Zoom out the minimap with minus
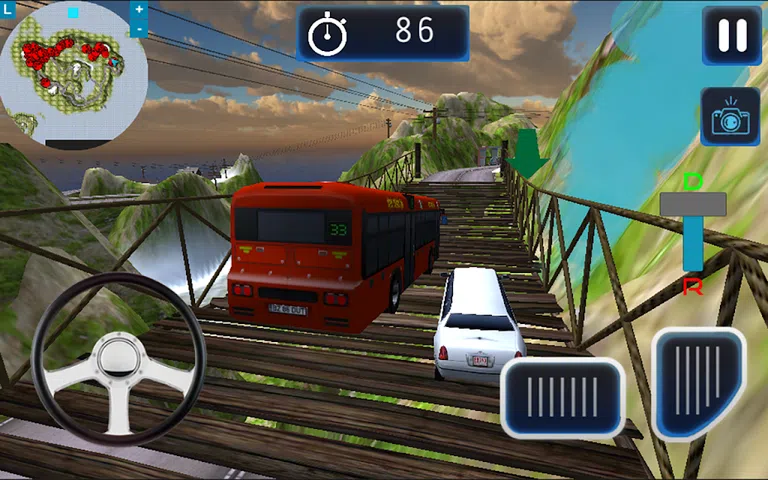 click(139, 29)
